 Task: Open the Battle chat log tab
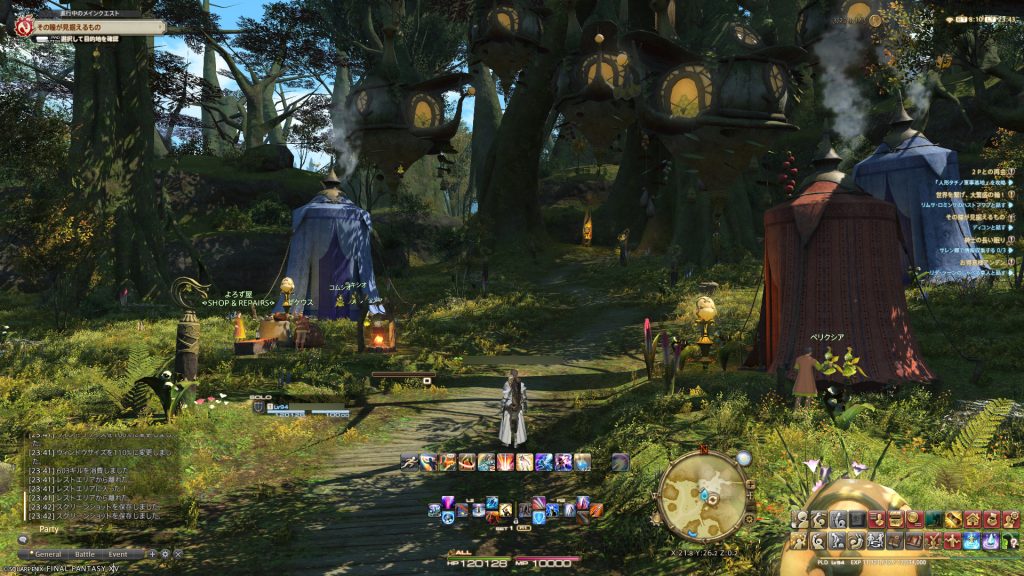85,553
